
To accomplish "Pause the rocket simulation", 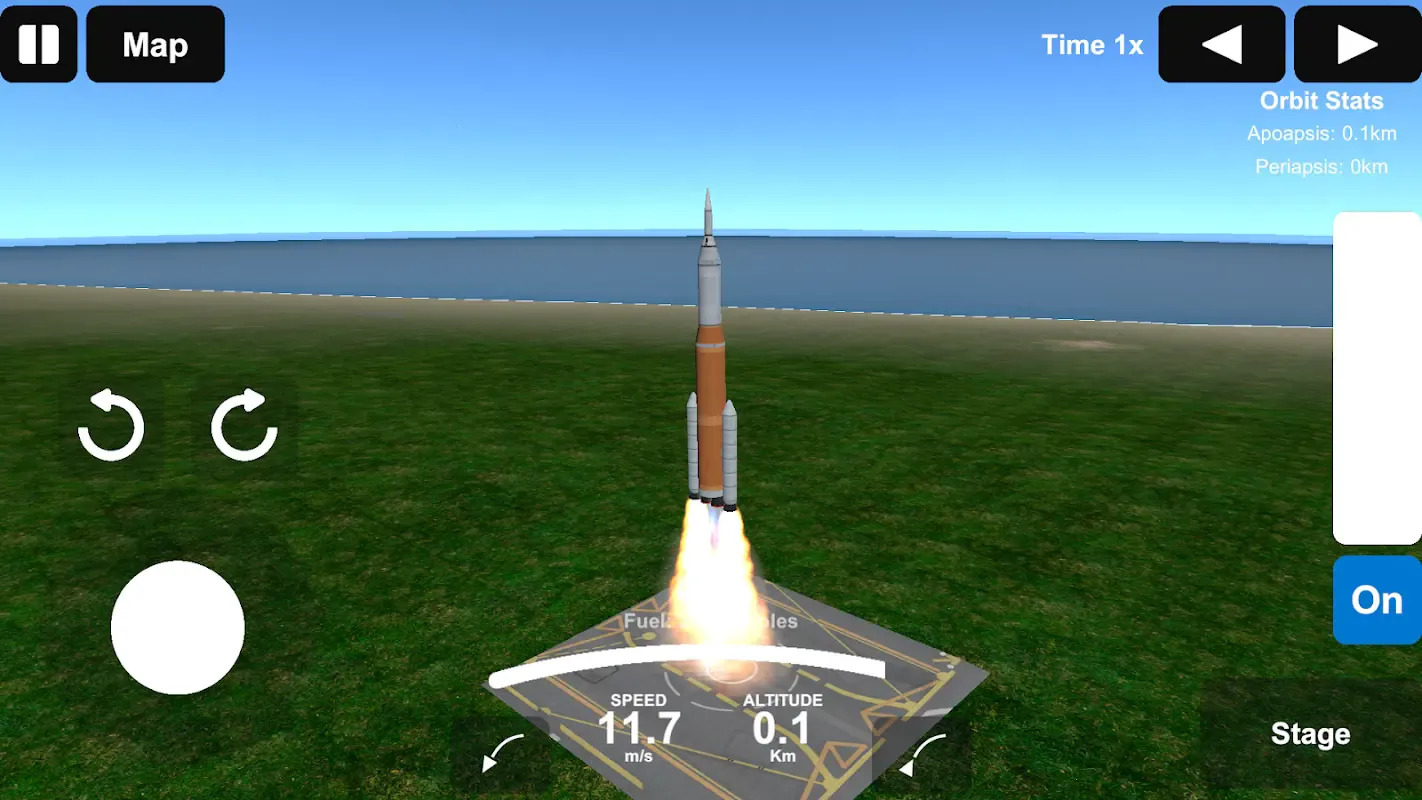I will pyautogui.click(x=39, y=44).
